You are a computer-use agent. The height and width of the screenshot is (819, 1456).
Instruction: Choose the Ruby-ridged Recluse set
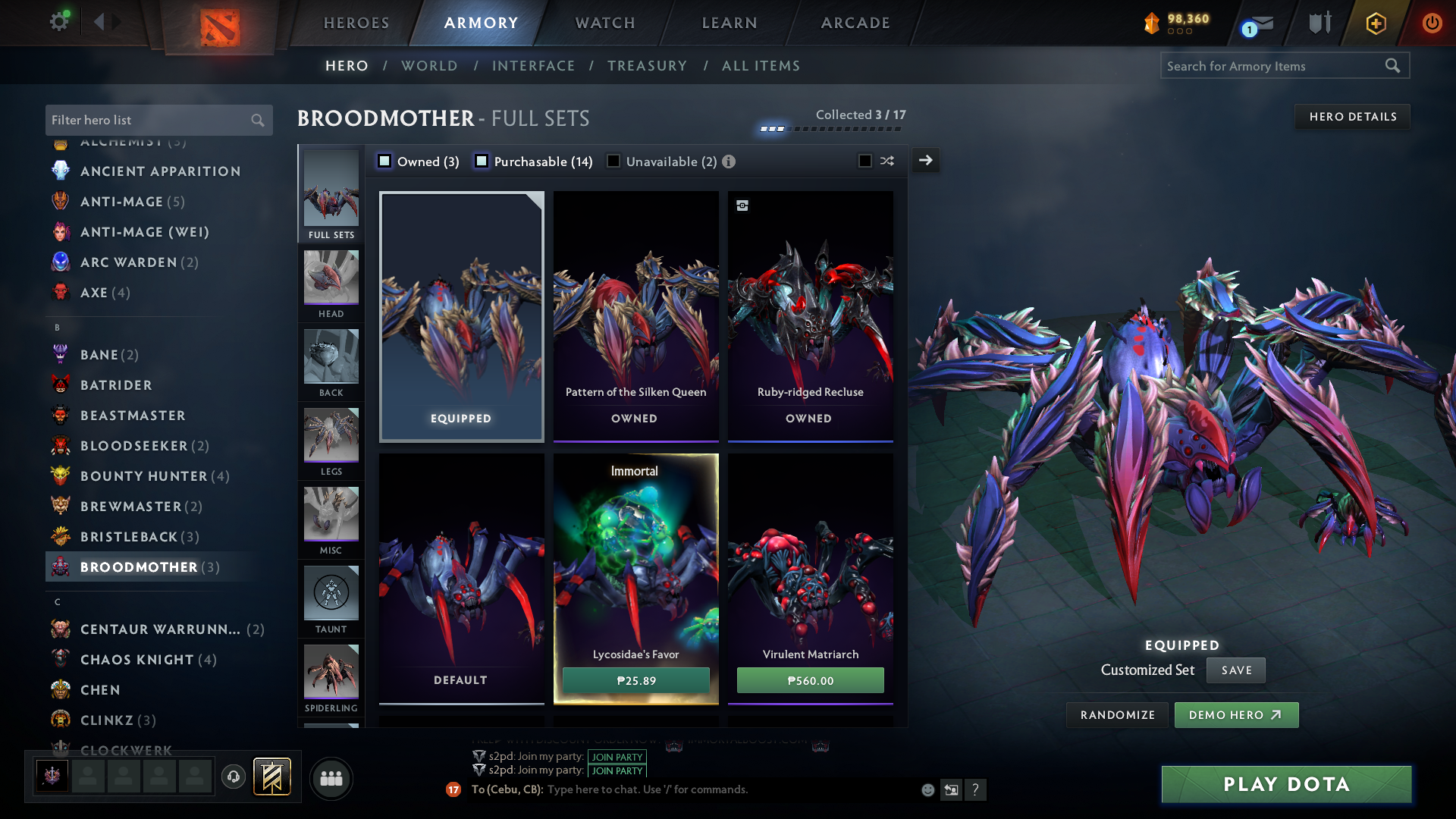coord(810,316)
